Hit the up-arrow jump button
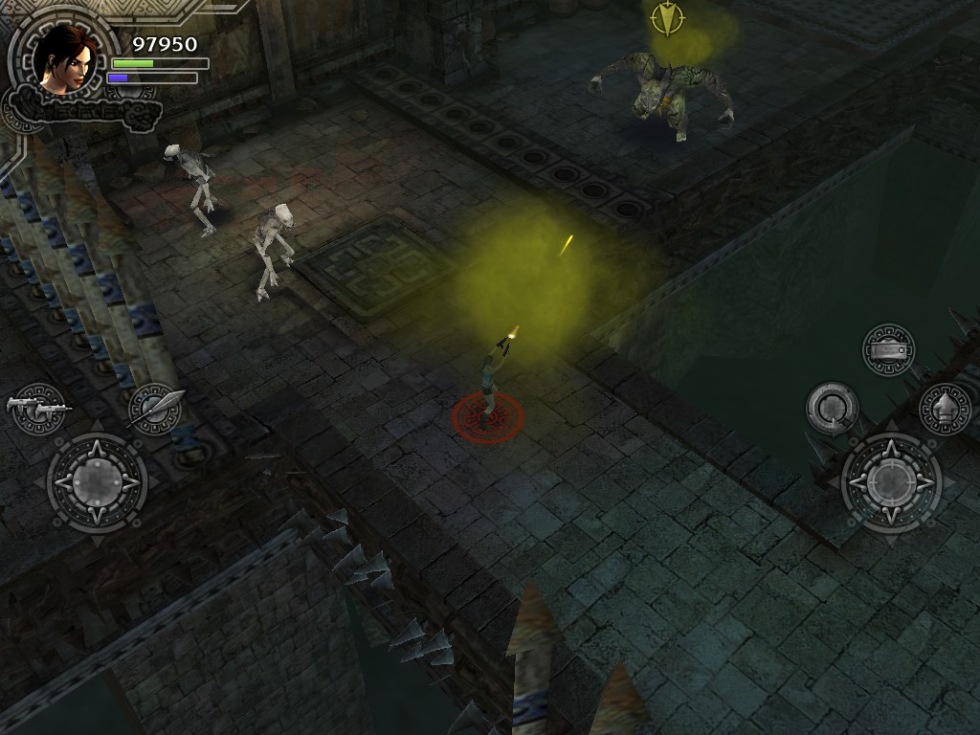980x735 pixels. click(945, 408)
